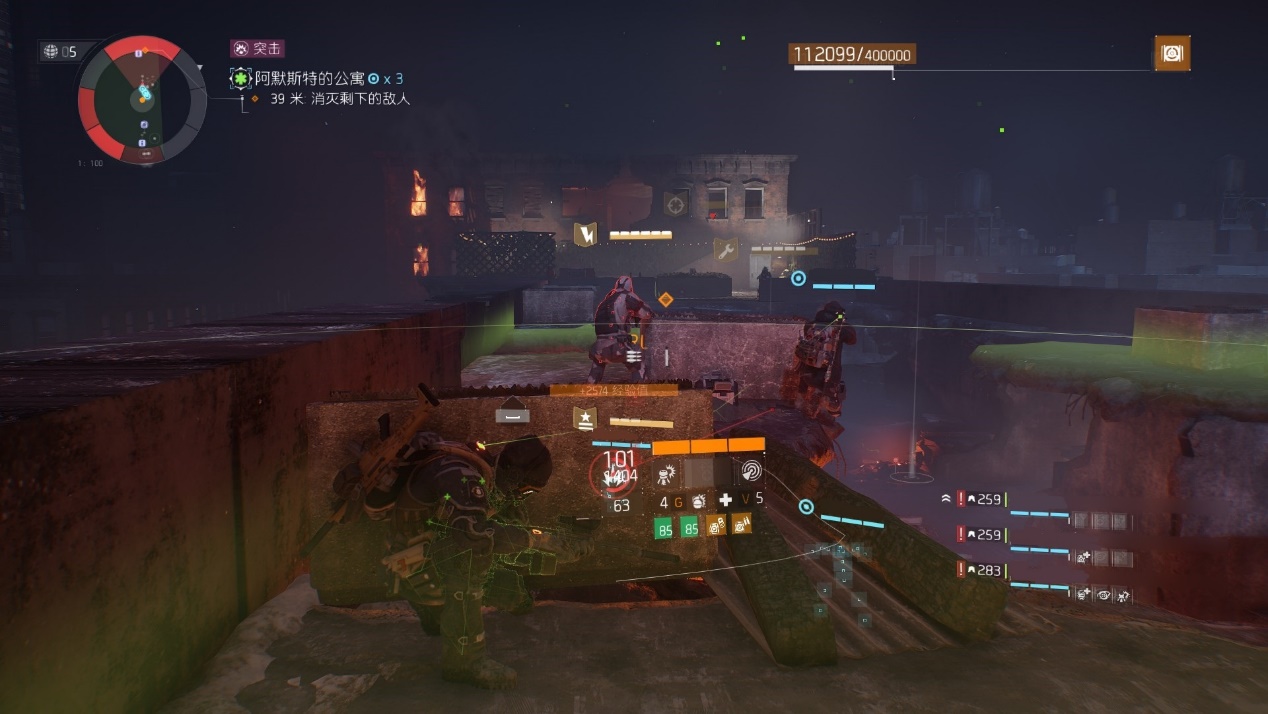The height and width of the screenshot is (714, 1268).
Task: Activate the turret skill icon
Action: pos(667,473)
